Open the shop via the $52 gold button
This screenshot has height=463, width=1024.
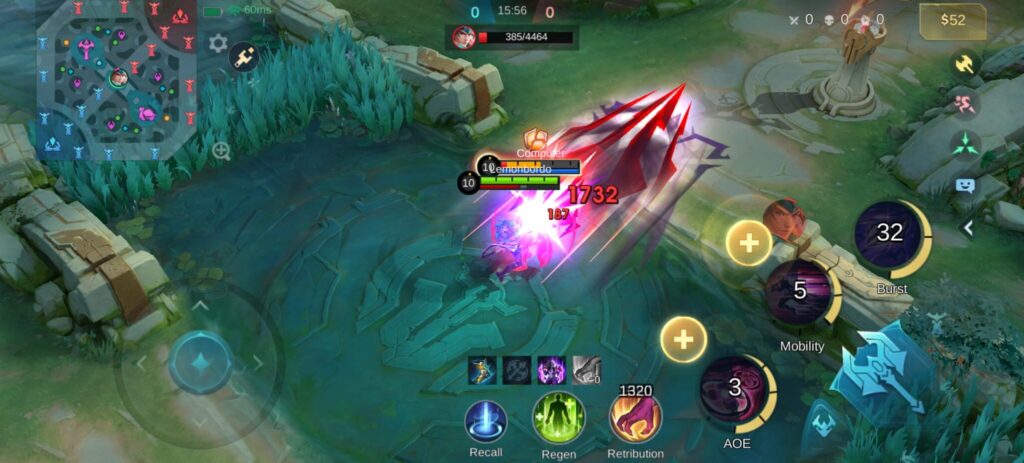[952, 21]
